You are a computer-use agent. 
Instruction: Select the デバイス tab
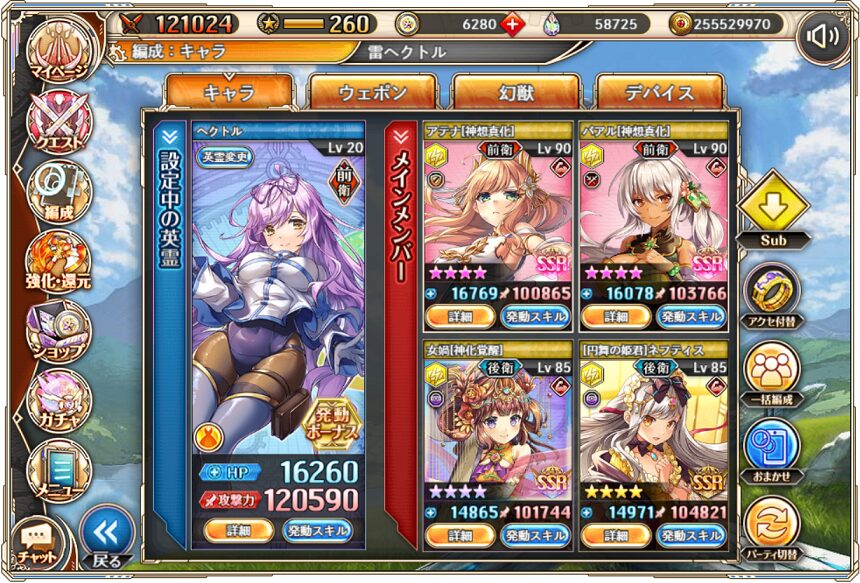(x=660, y=93)
